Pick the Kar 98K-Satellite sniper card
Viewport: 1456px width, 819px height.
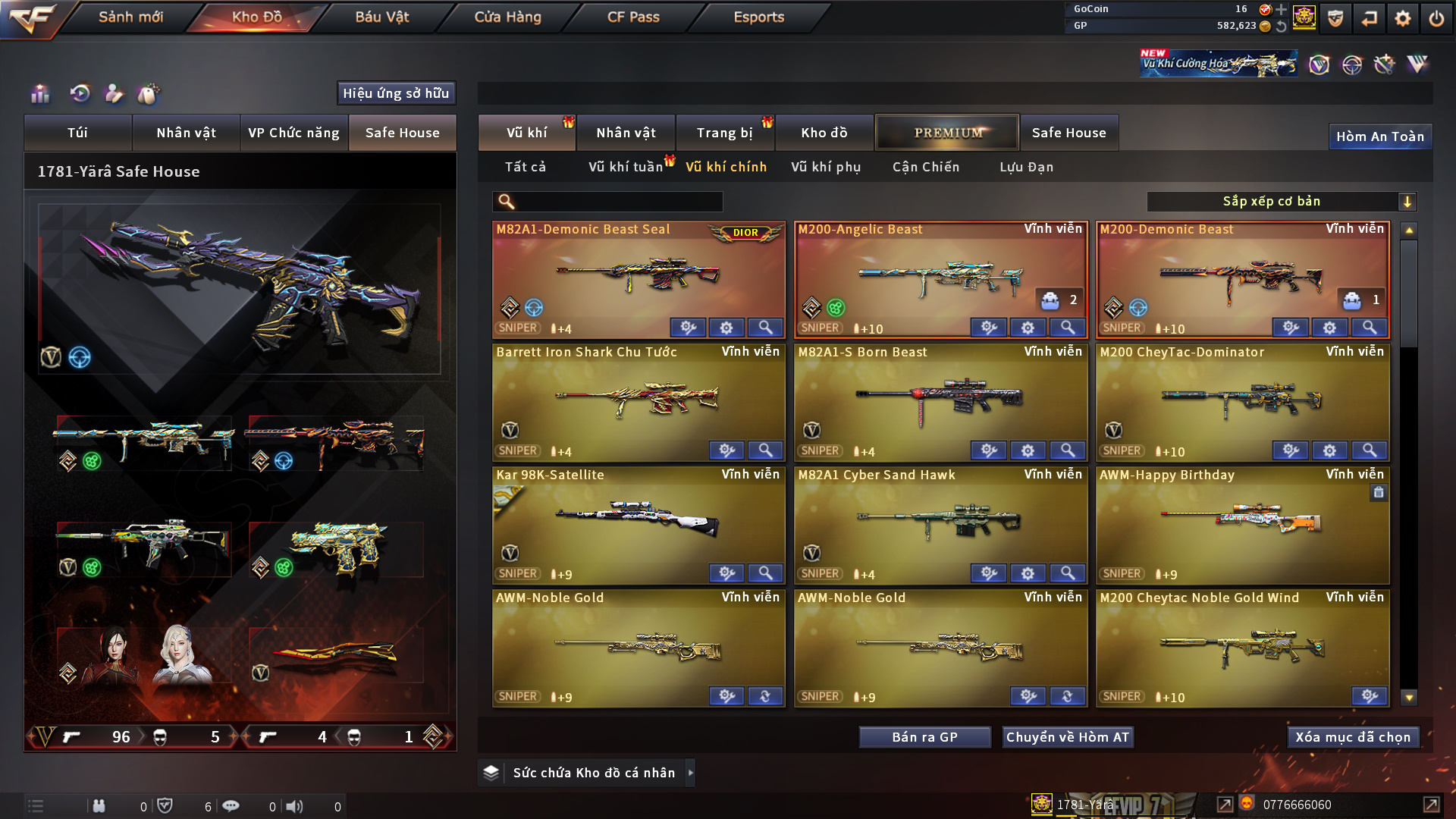638,523
